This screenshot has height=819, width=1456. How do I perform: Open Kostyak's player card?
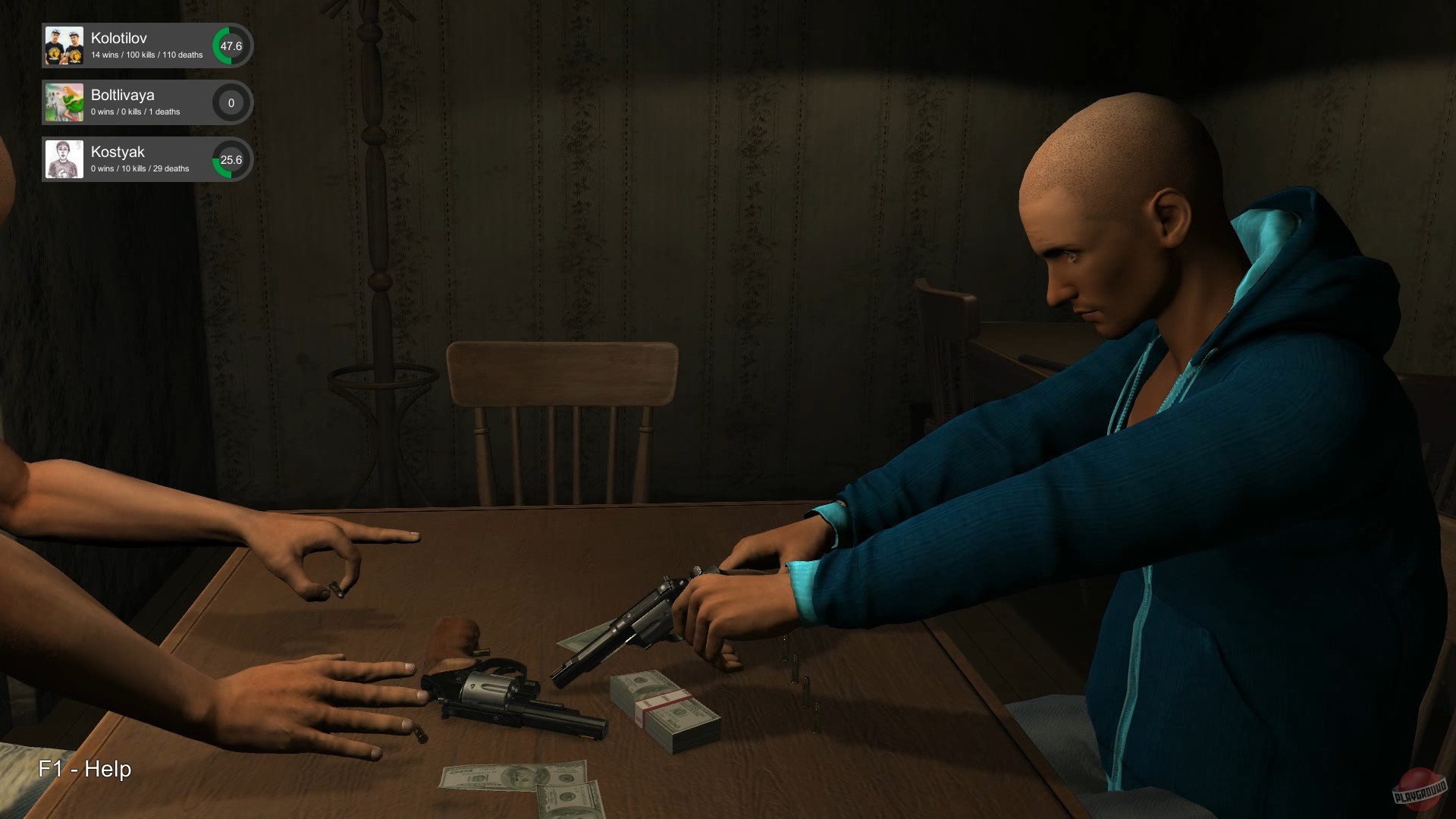tap(144, 159)
